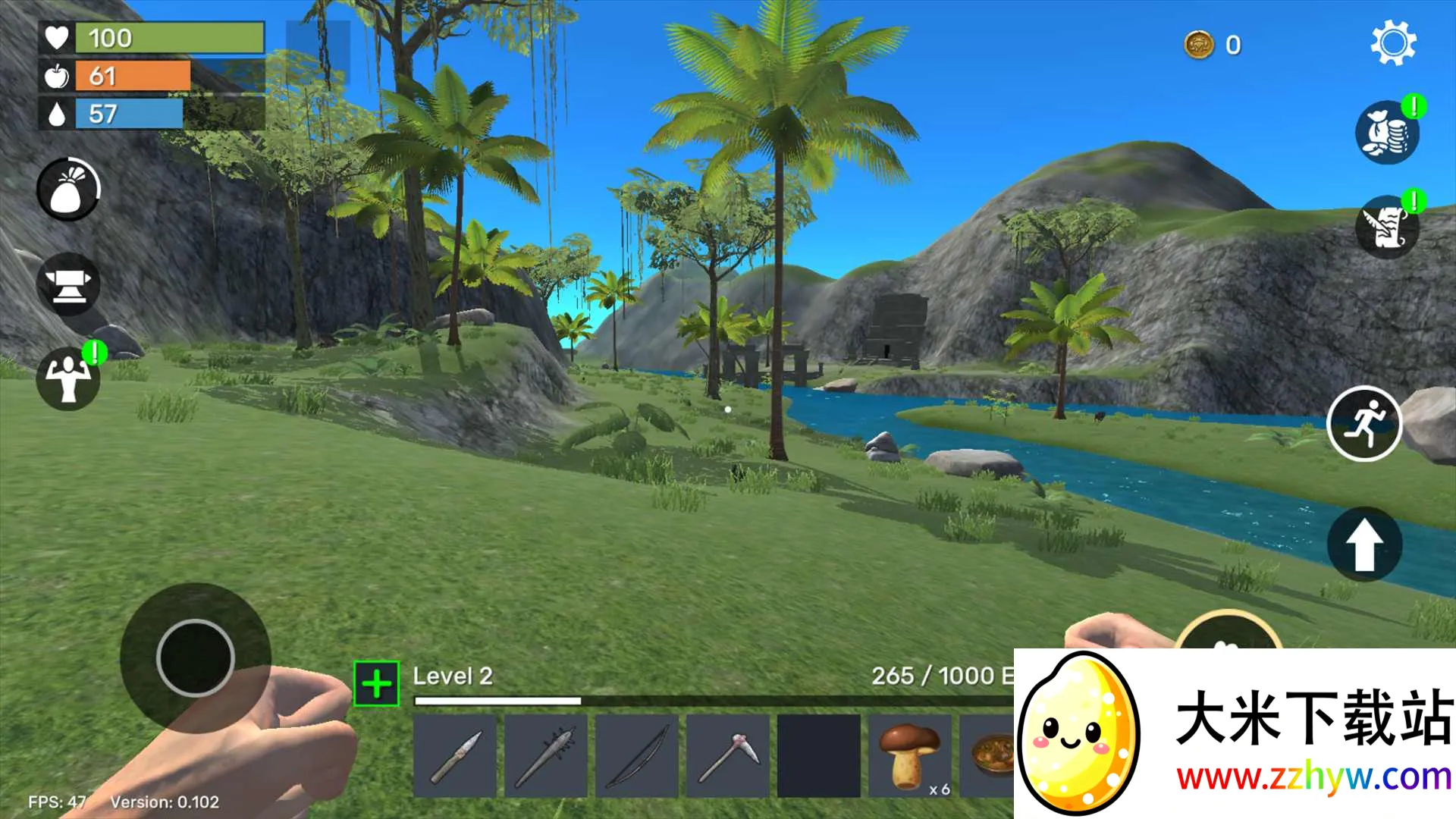This screenshot has height=819, width=1456.
Task: Open the inventory bag icon
Action: pos(68,190)
